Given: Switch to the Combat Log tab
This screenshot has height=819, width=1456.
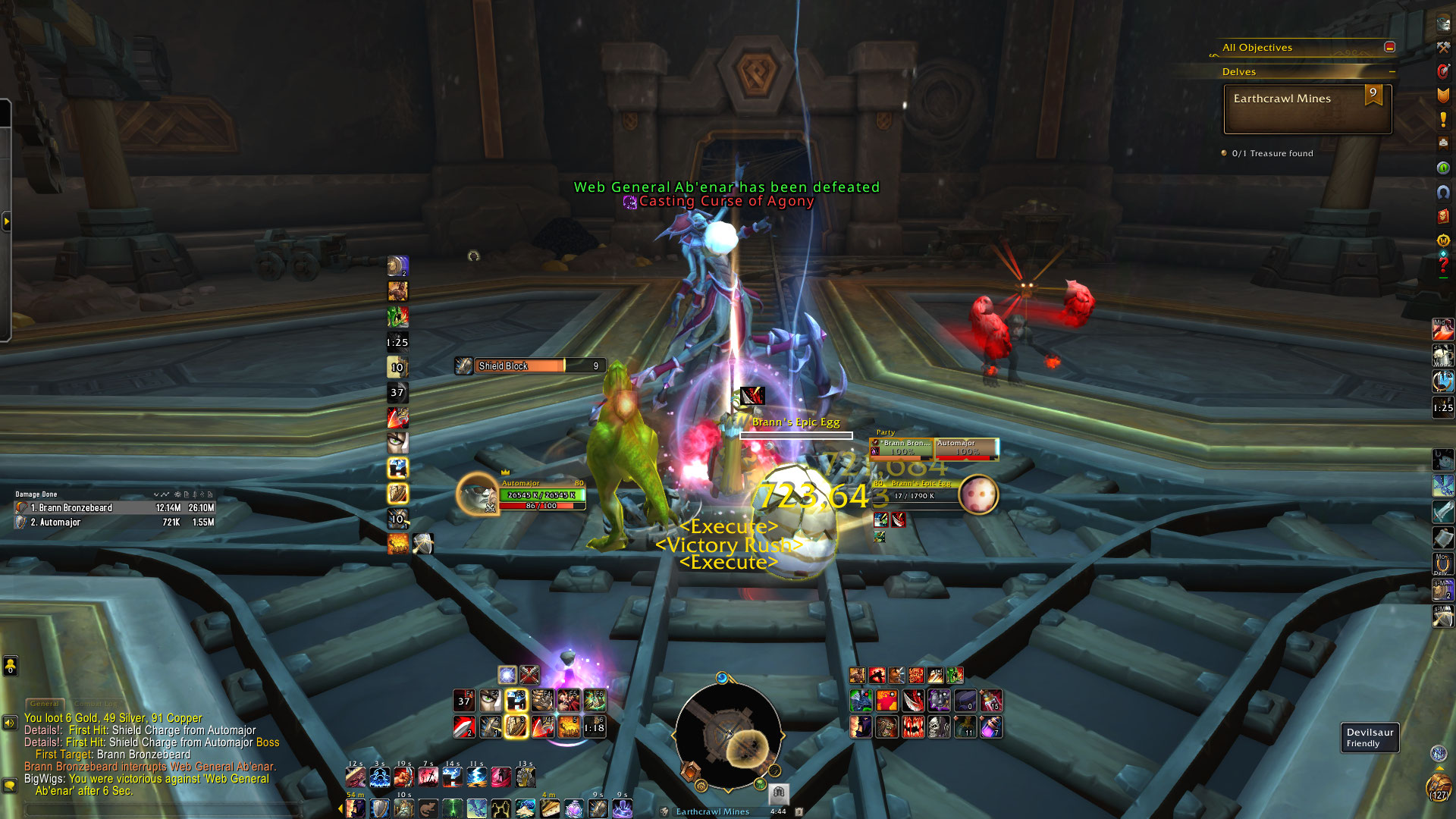Looking at the screenshot, I should [x=97, y=704].
